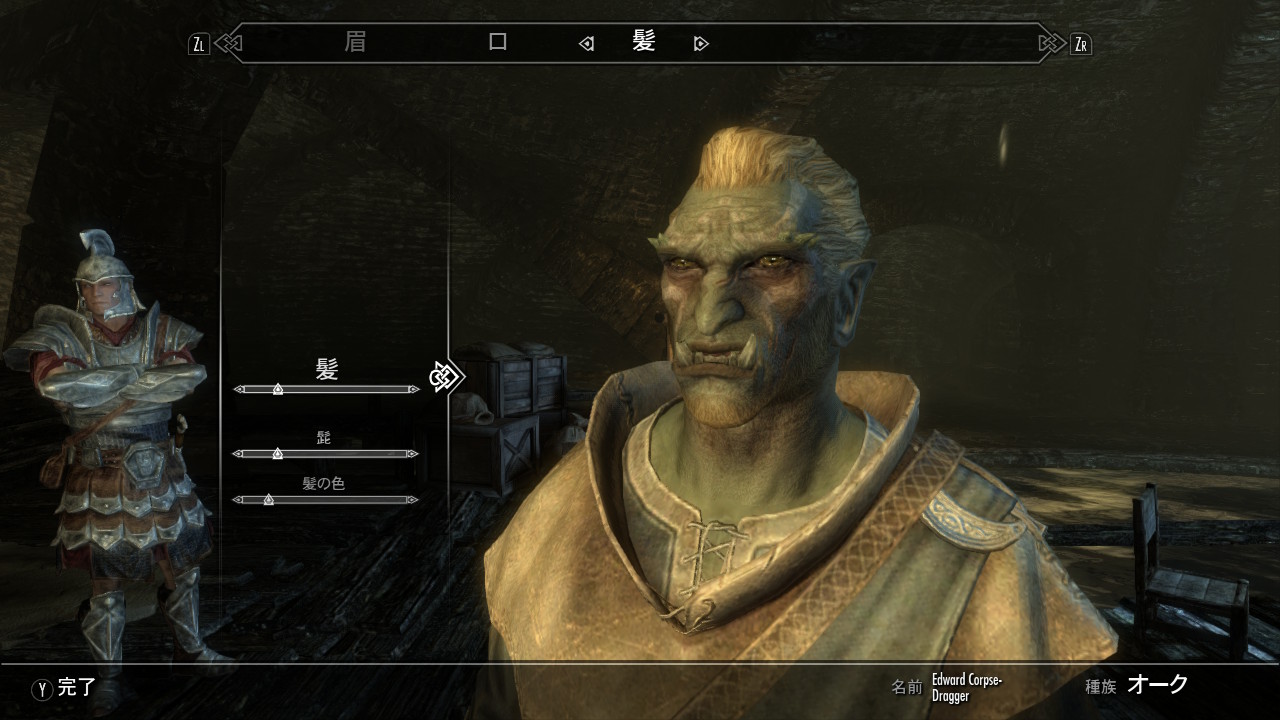Screen dimensions: 1280x720
Task: Switch to the 眉 category tab
Action: coord(355,43)
